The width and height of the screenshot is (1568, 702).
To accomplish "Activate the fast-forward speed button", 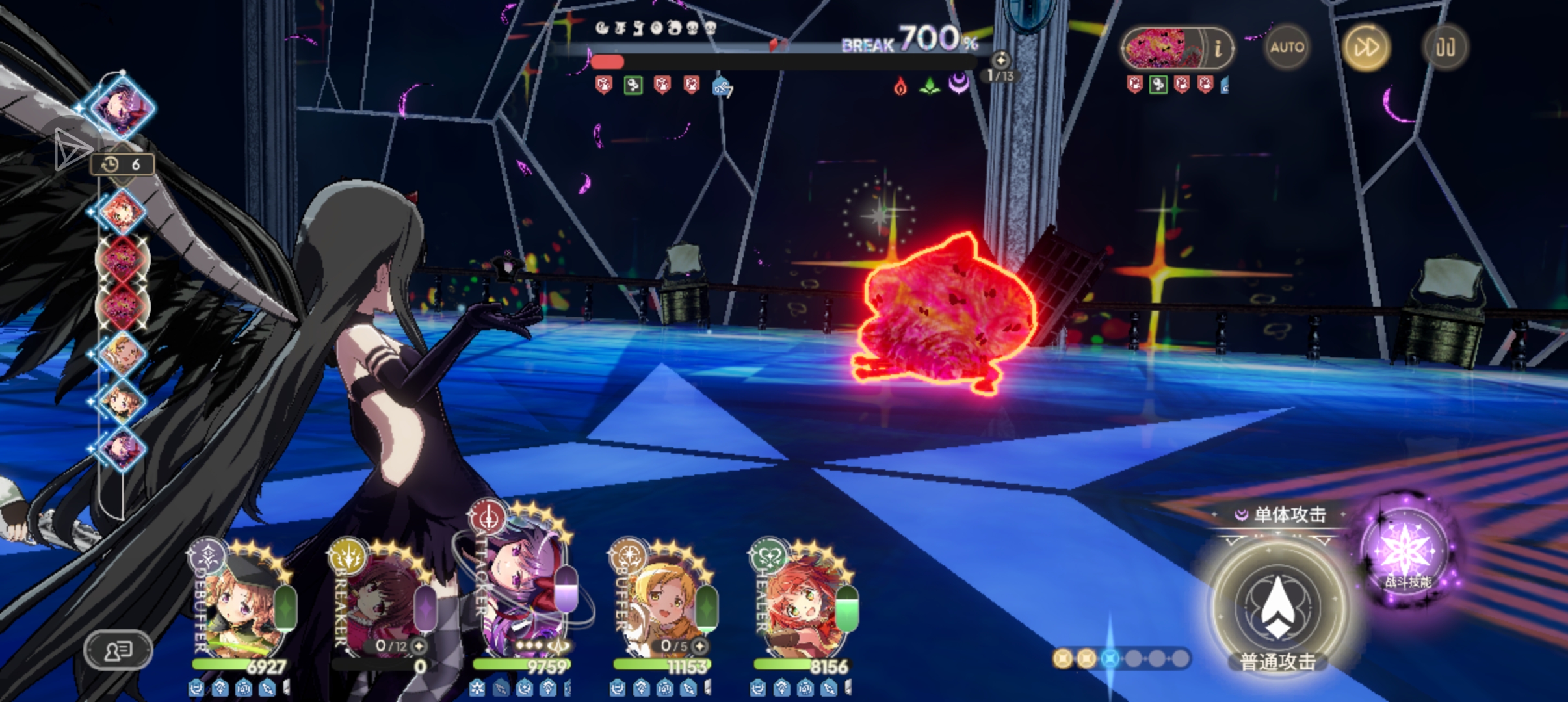I will pos(1366,47).
